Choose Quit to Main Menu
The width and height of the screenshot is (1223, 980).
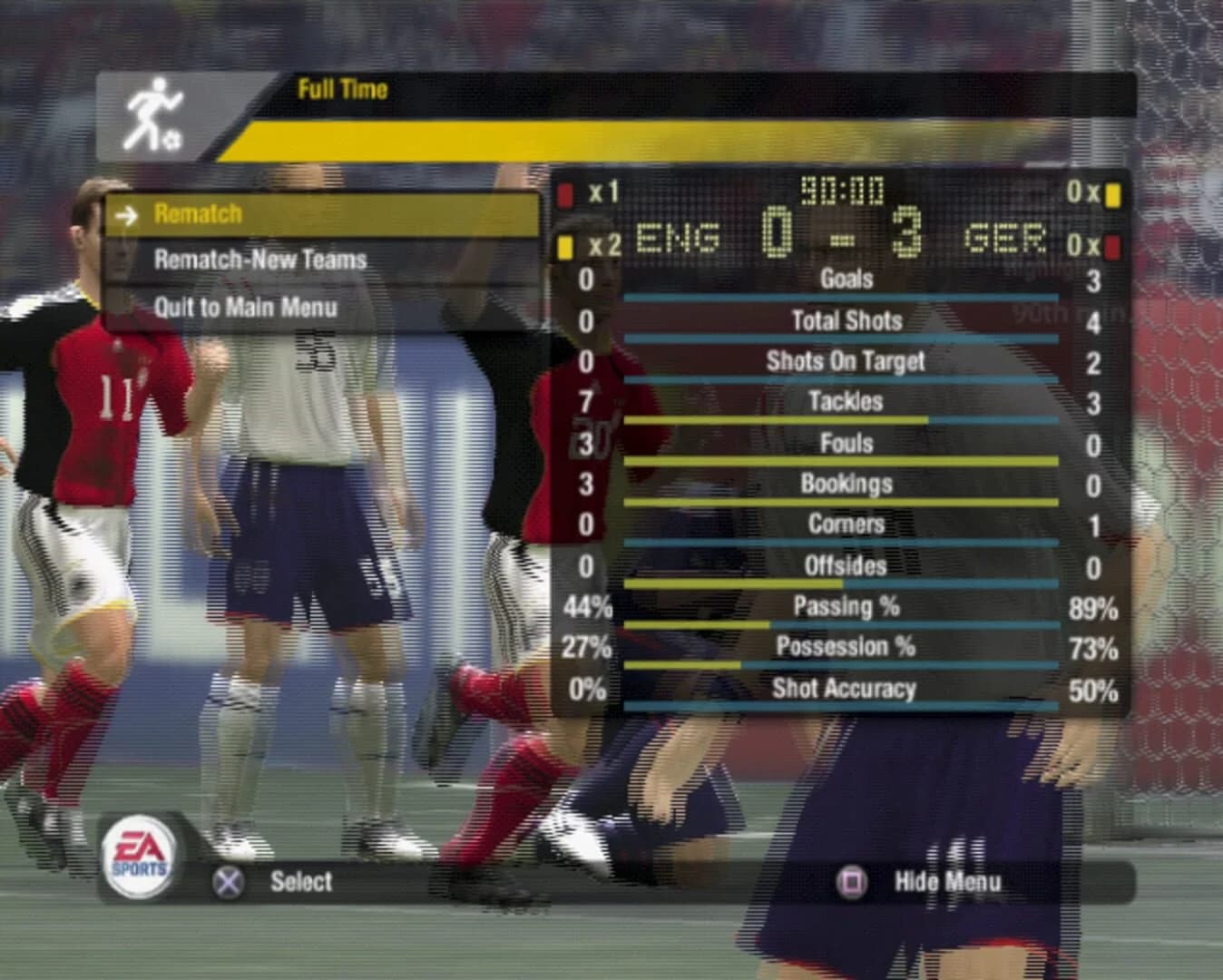click(245, 307)
